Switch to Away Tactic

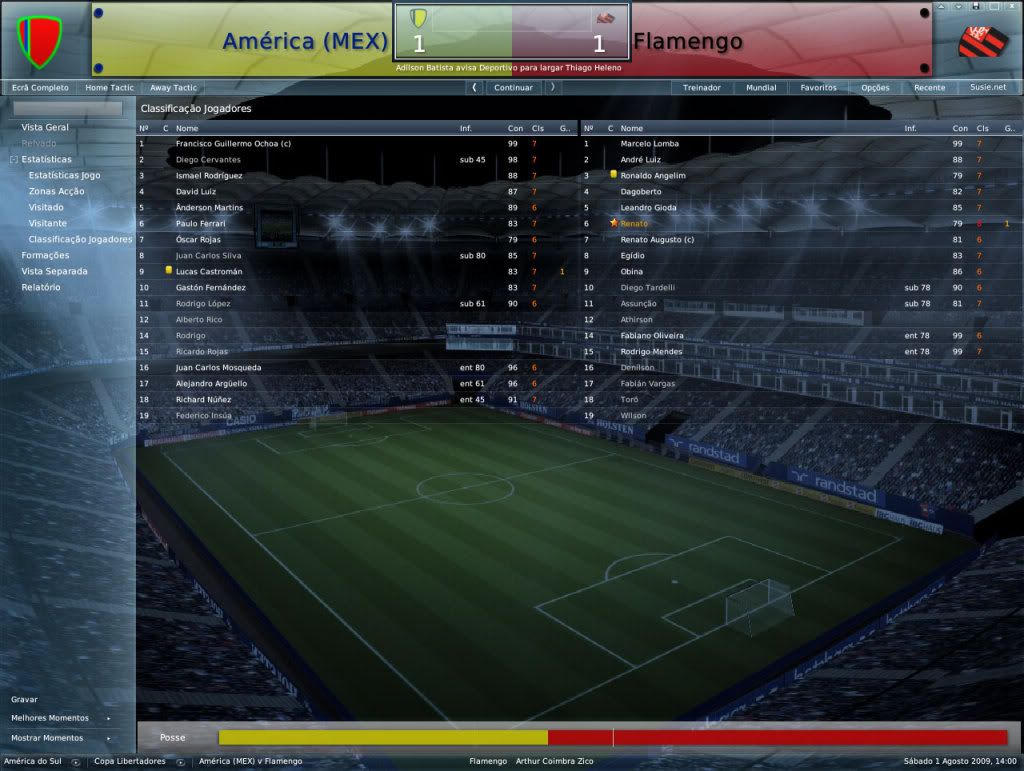tap(173, 88)
